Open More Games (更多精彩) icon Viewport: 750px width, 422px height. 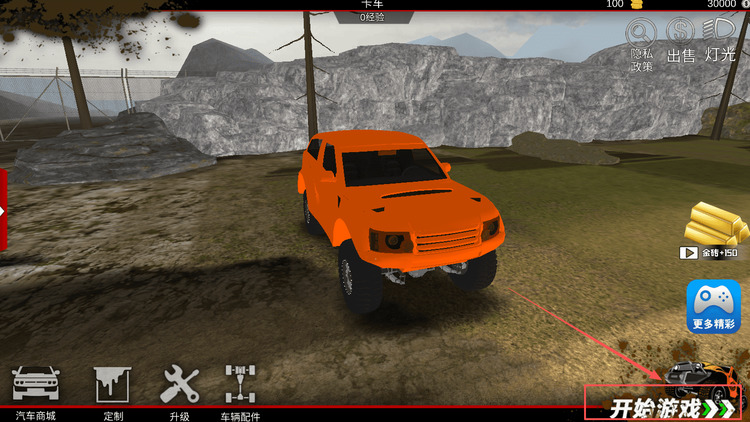714,306
